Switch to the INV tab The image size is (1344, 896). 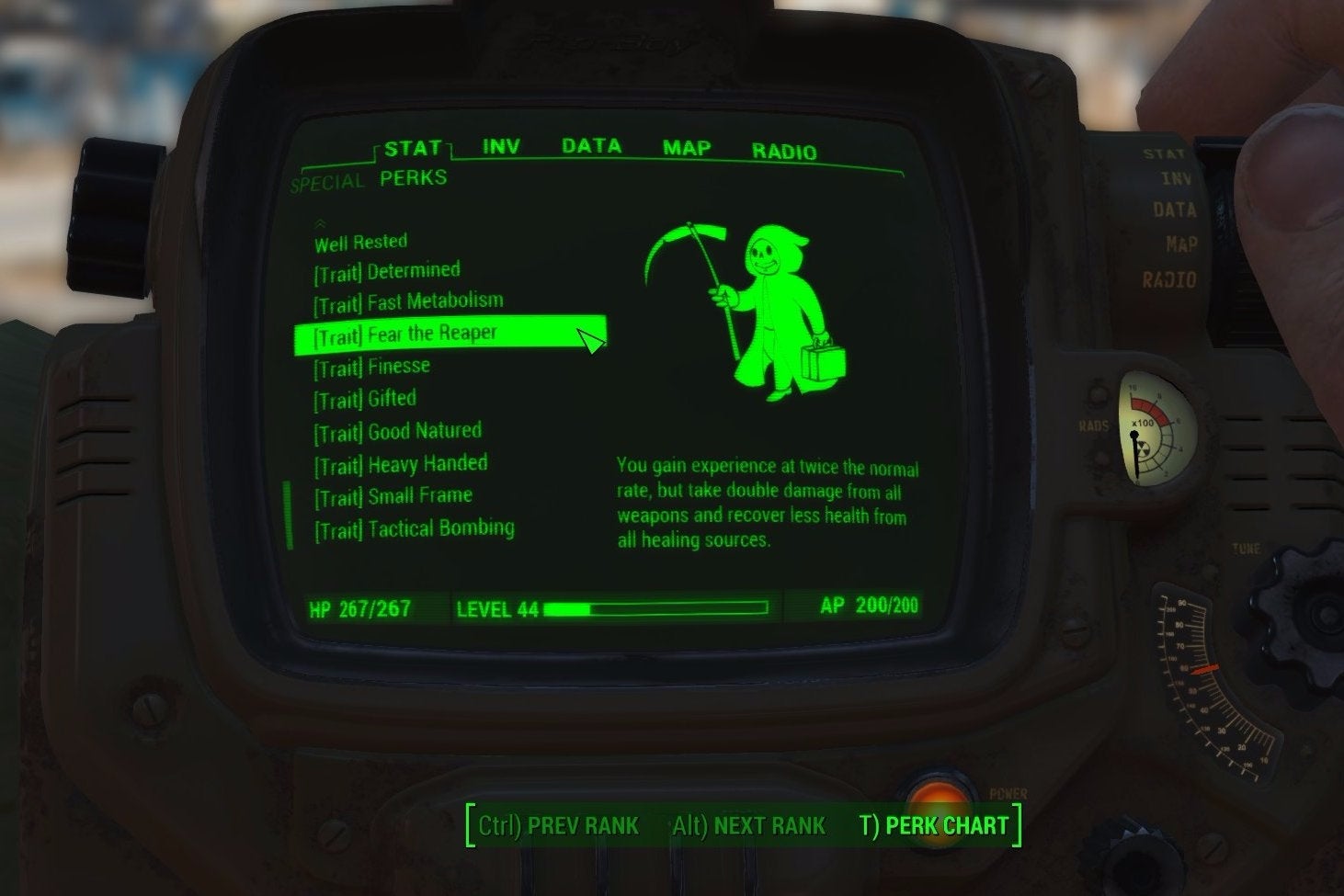point(498,145)
